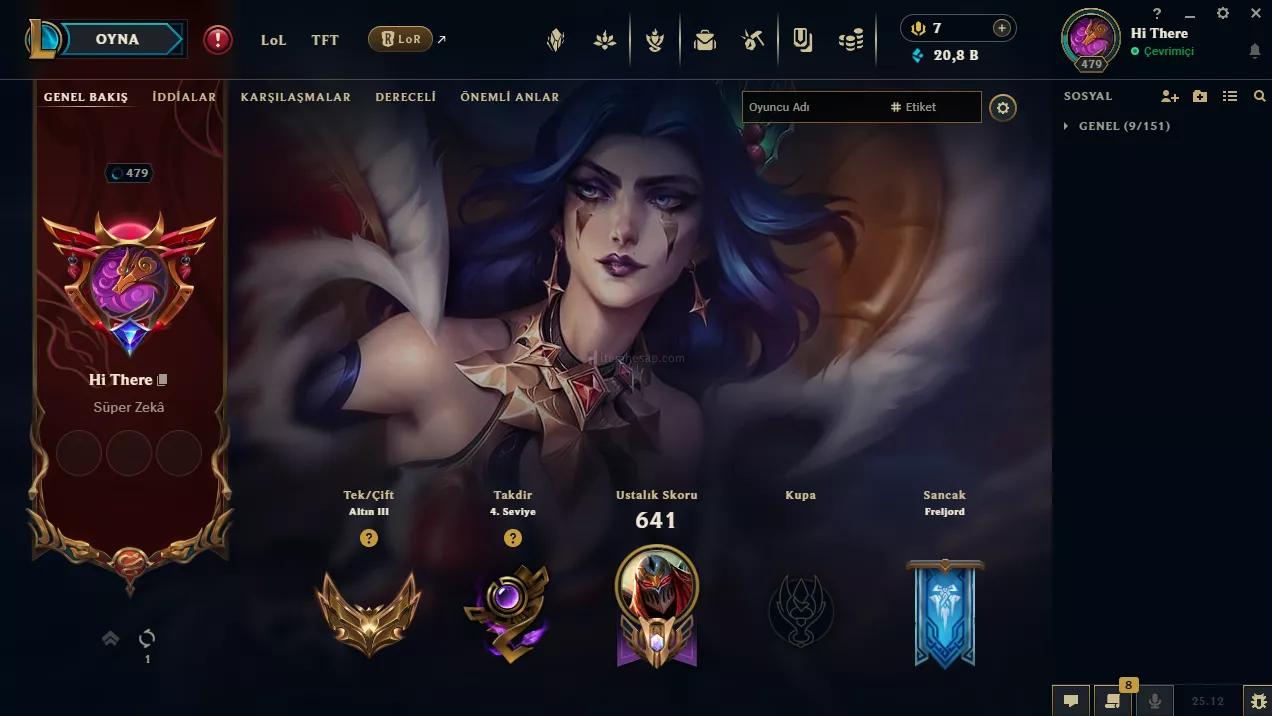The height and width of the screenshot is (716, 1272).
Task: Show the ÖNEMLİ ANLAR tab
Action: pos(509,97)
